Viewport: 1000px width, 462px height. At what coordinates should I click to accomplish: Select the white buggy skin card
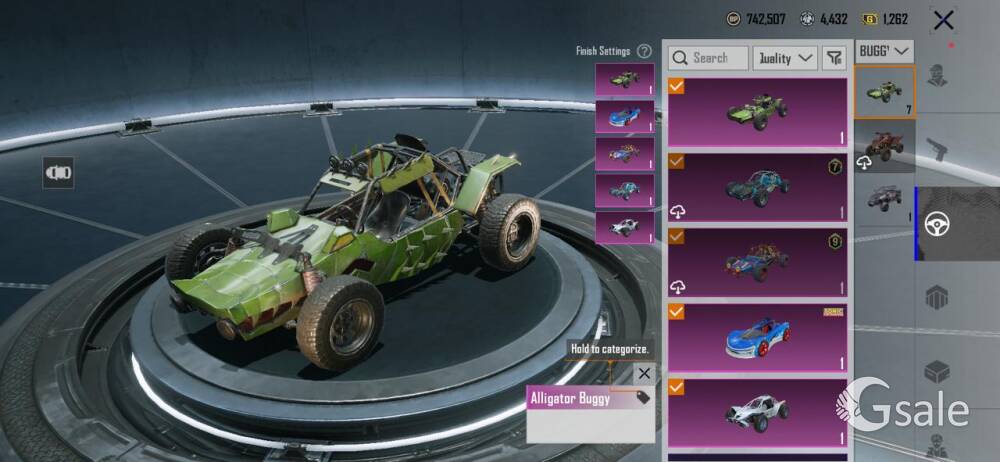click(x=757, y=413)
